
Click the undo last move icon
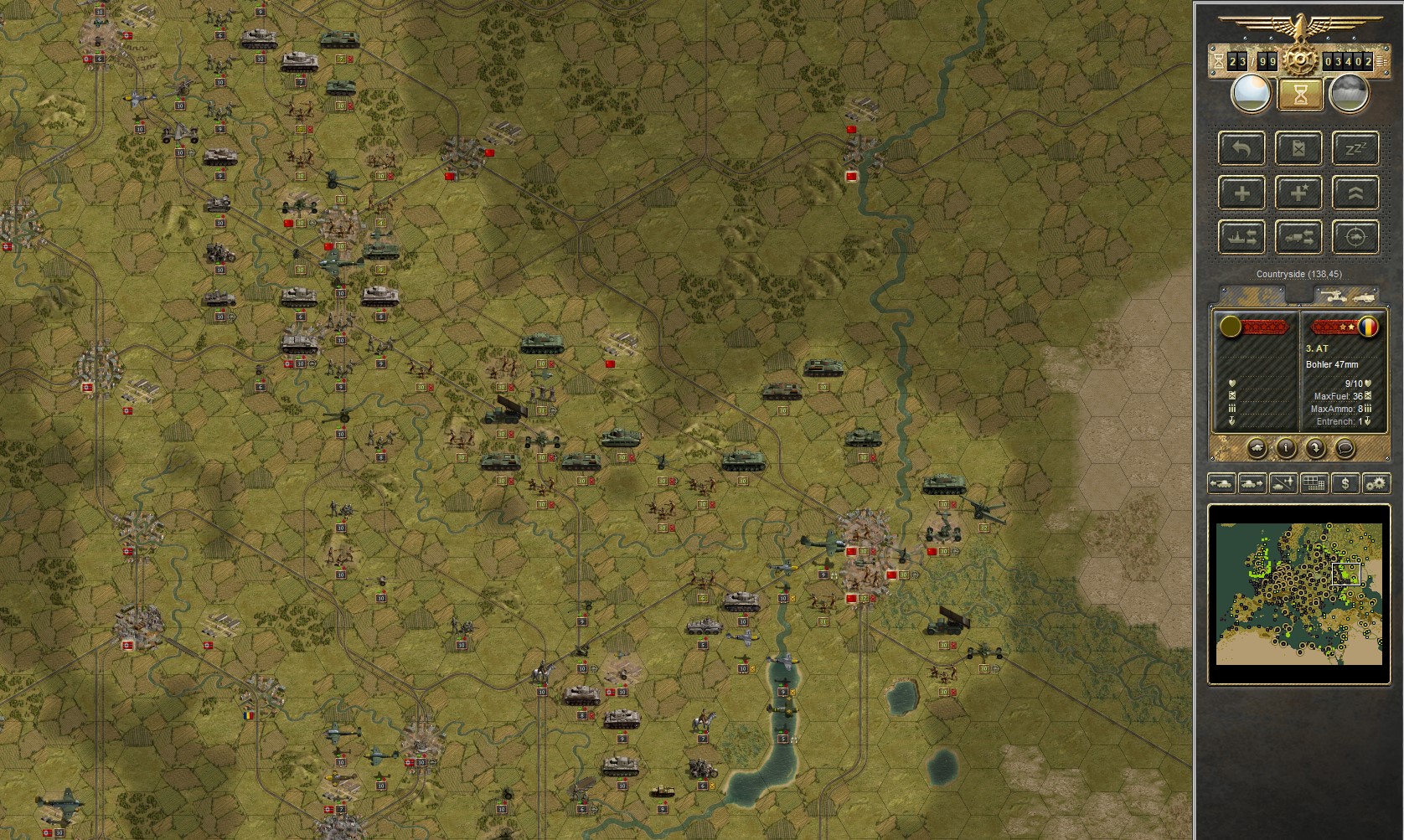coord(1241,148)
